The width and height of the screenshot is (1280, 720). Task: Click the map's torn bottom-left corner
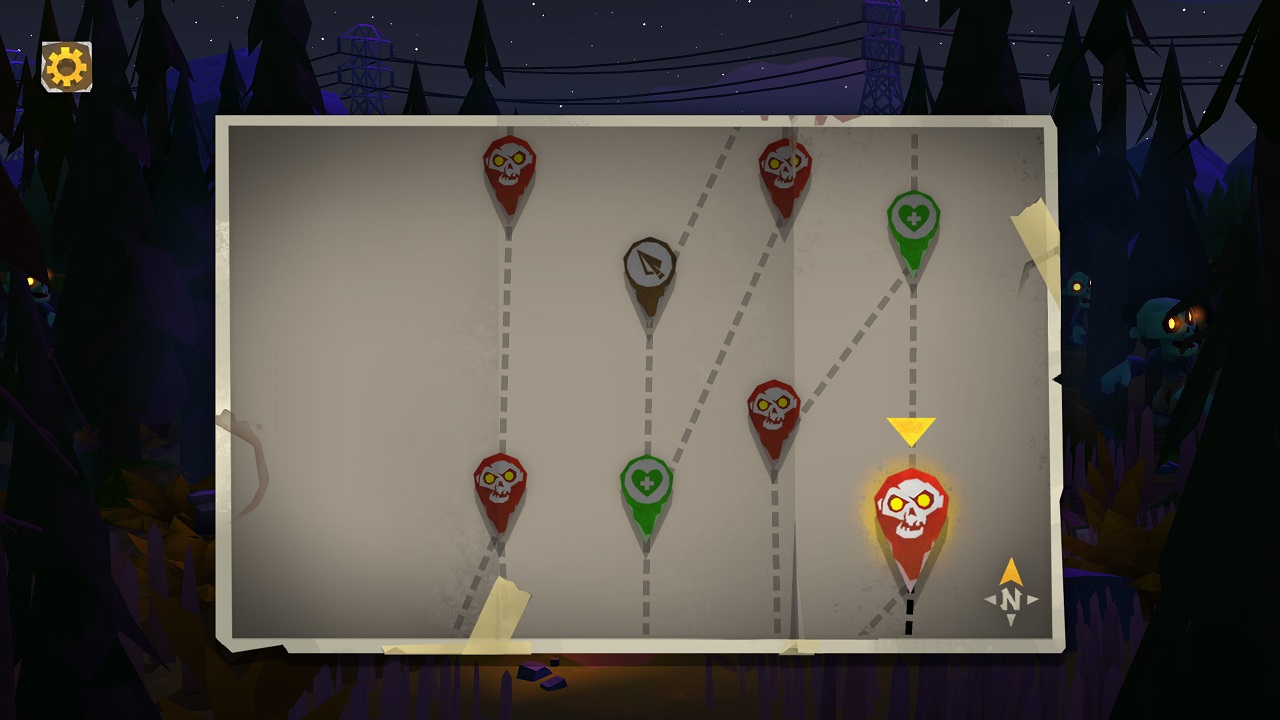[240, 630]
